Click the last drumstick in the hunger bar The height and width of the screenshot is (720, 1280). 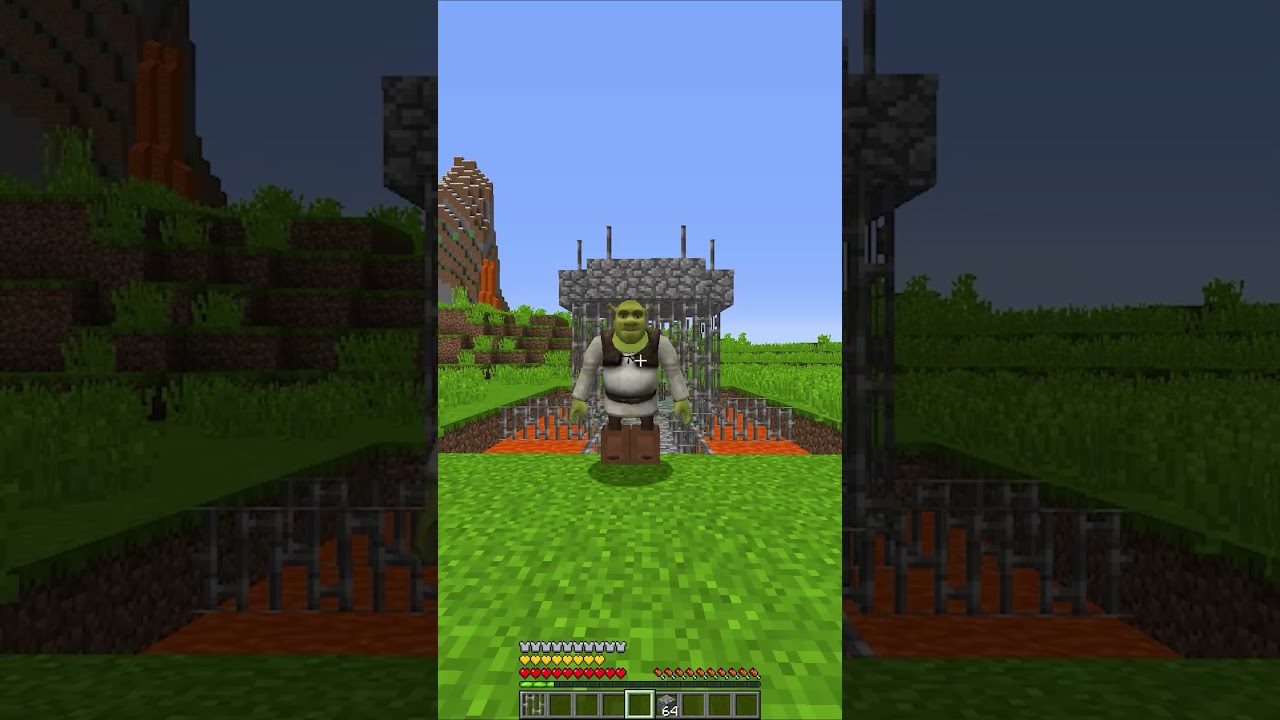[x=755, y=673]
